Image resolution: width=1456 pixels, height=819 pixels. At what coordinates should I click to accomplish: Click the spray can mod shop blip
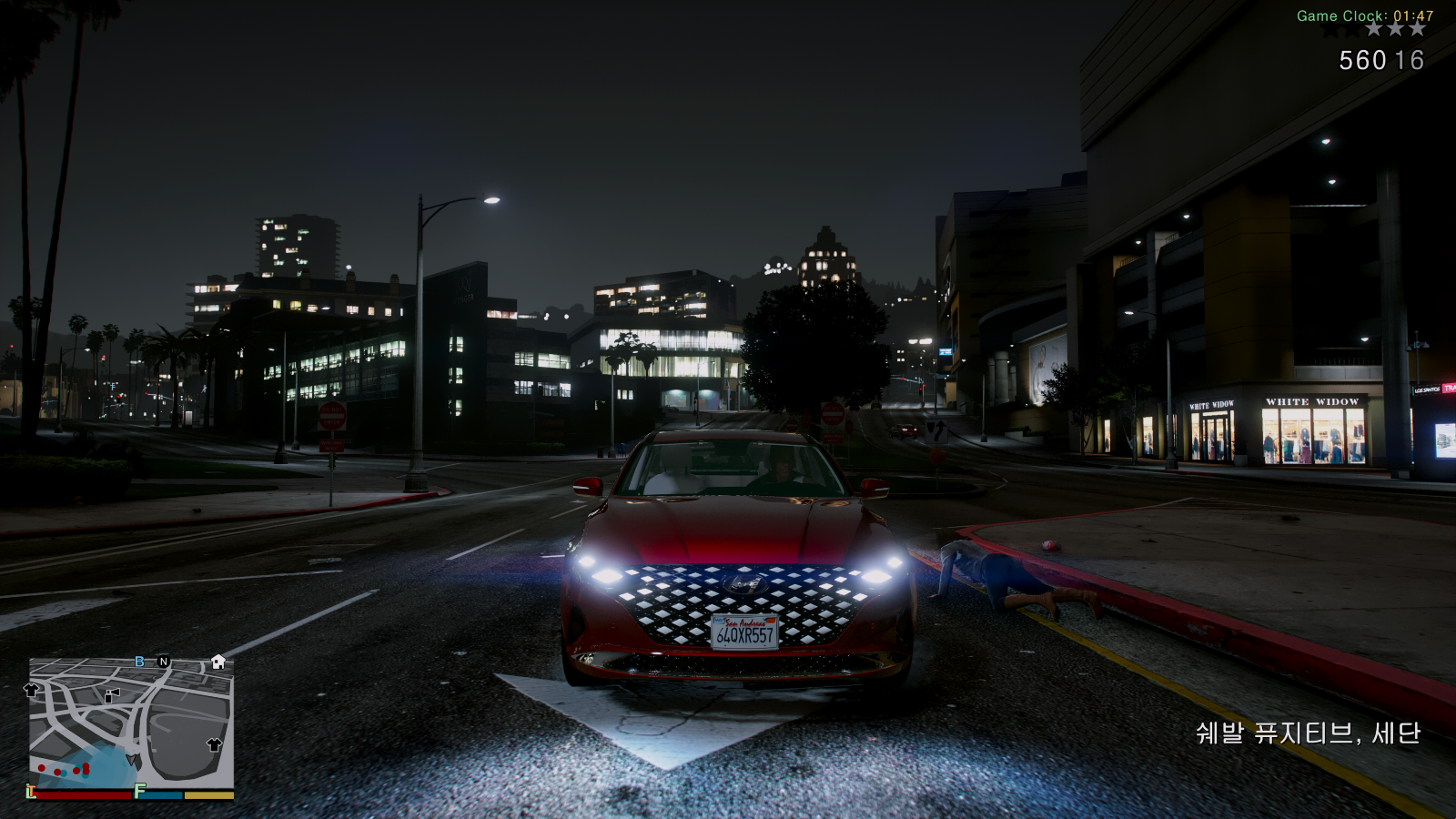[112, 695]
